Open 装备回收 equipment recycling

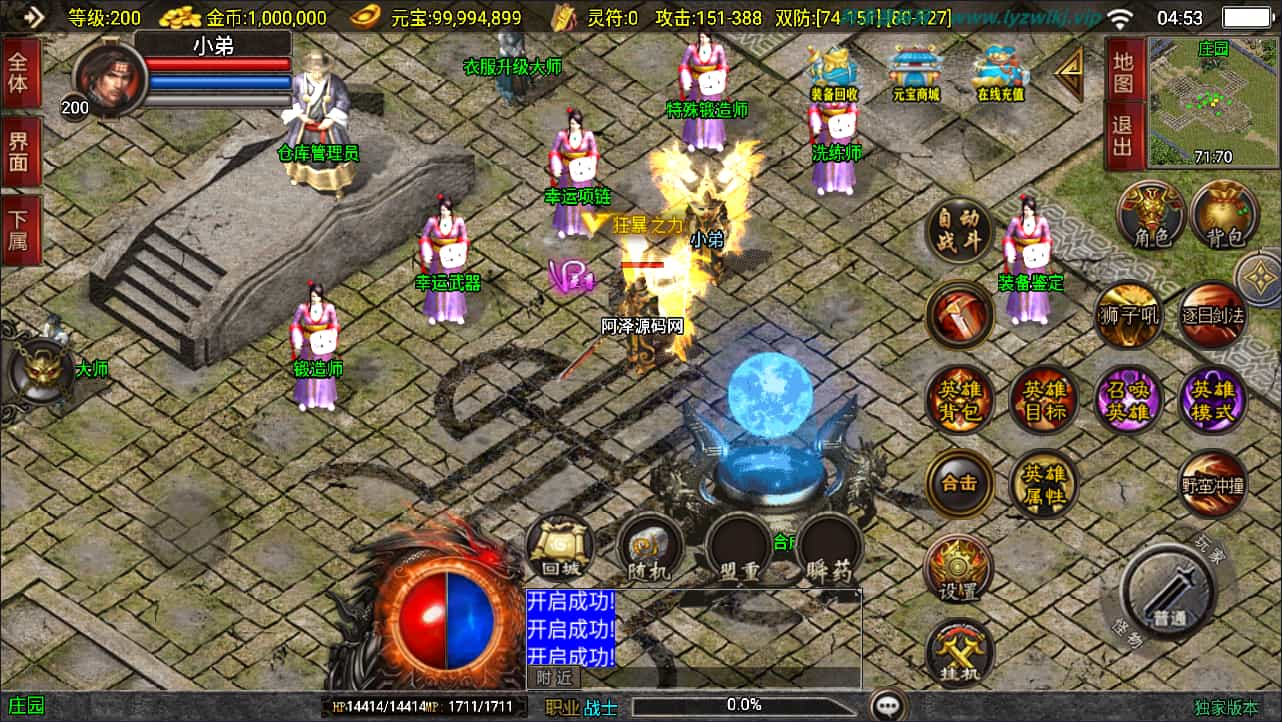(834, 72)
